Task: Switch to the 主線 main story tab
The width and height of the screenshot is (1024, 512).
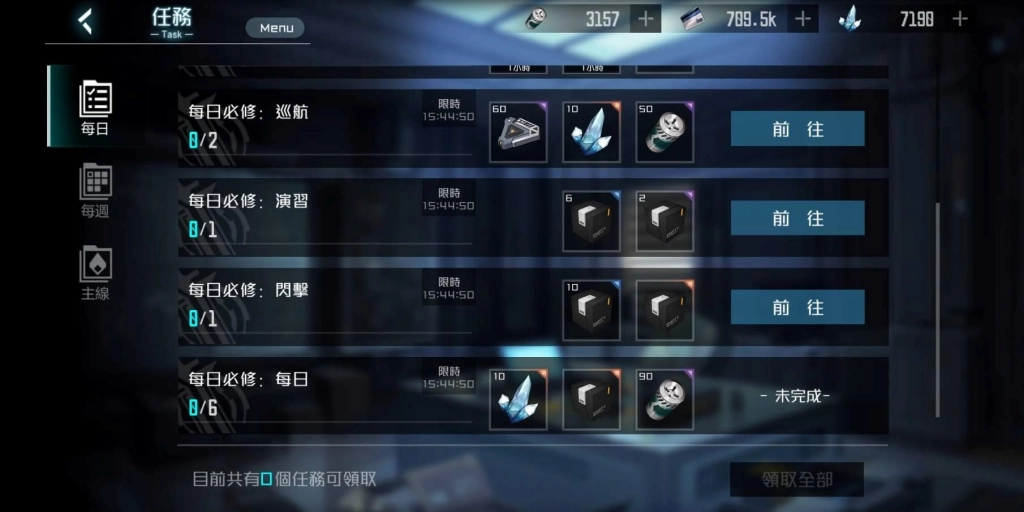Action: 95,273
